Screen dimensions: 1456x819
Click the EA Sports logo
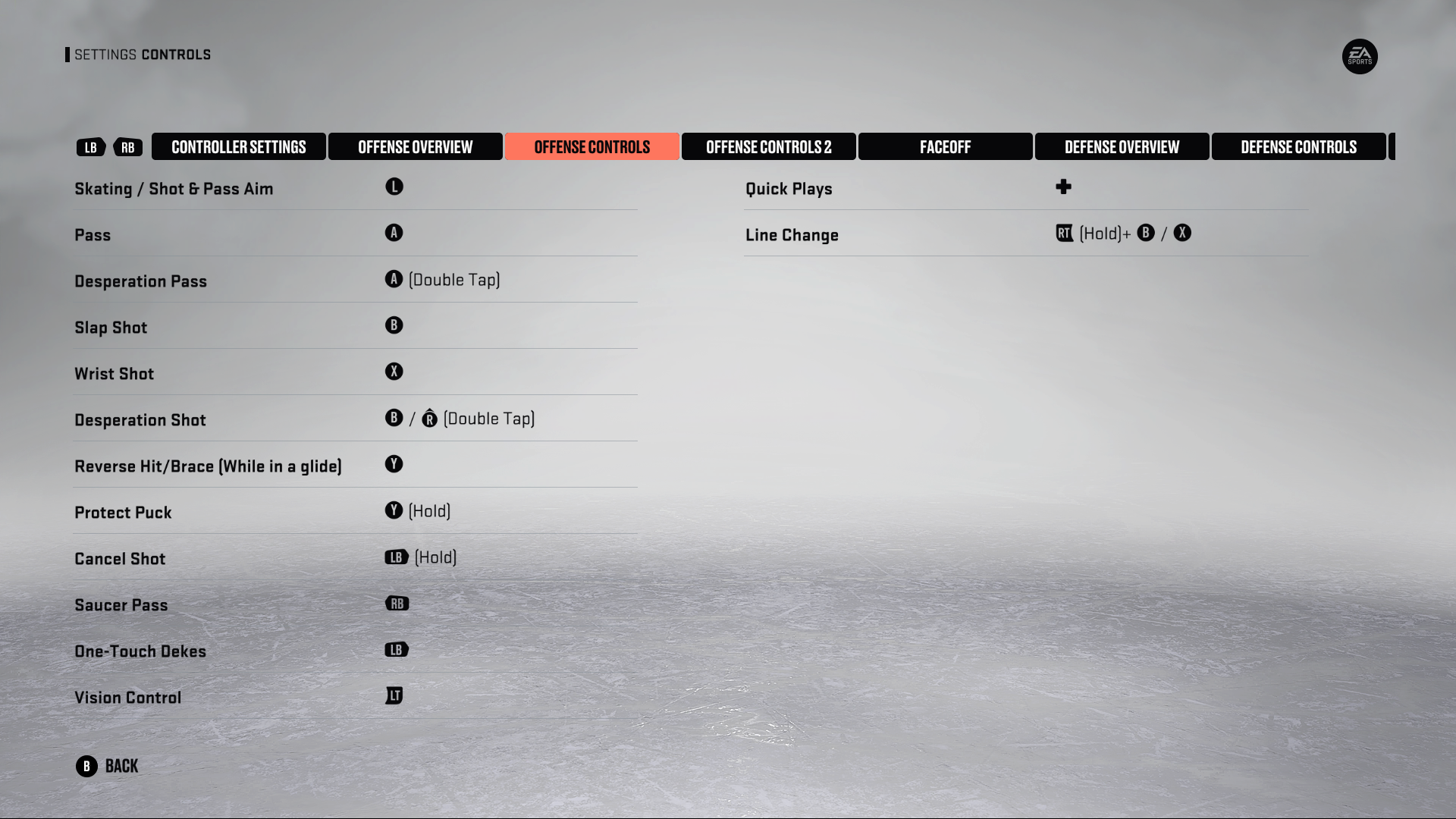(1360, 57)
